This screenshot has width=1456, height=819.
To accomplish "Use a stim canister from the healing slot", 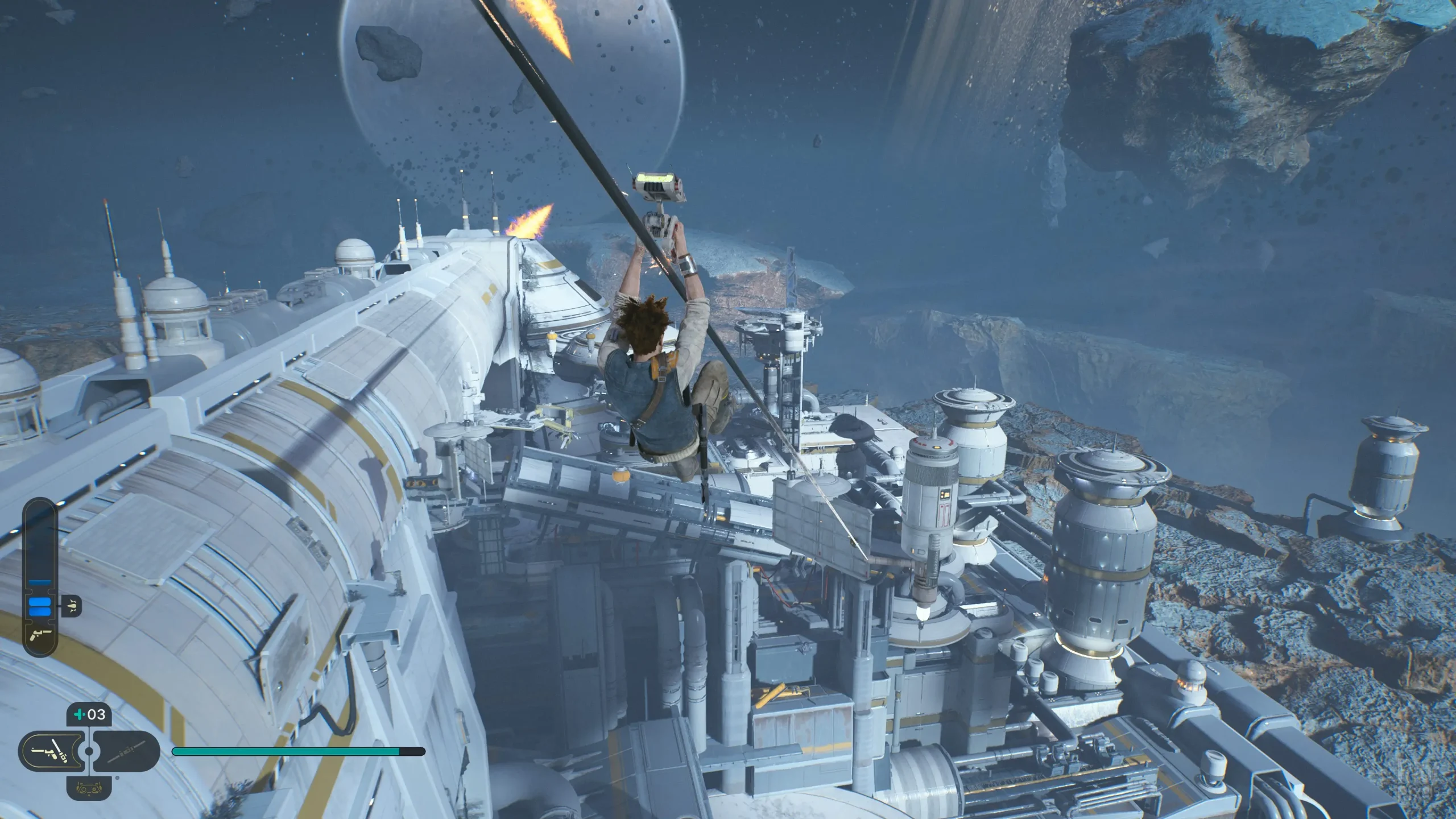I will click(89, 714).
